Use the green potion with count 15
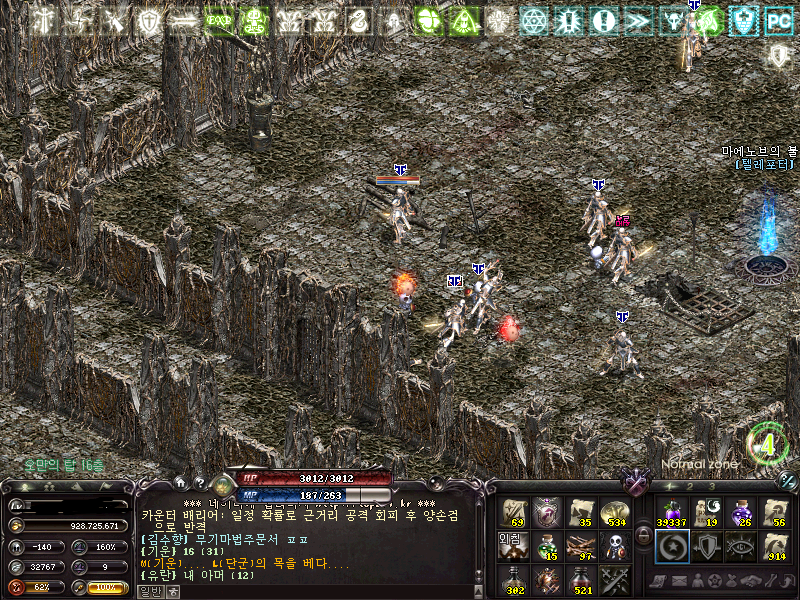The image size is (800, 600). click(x=547, y=546)
